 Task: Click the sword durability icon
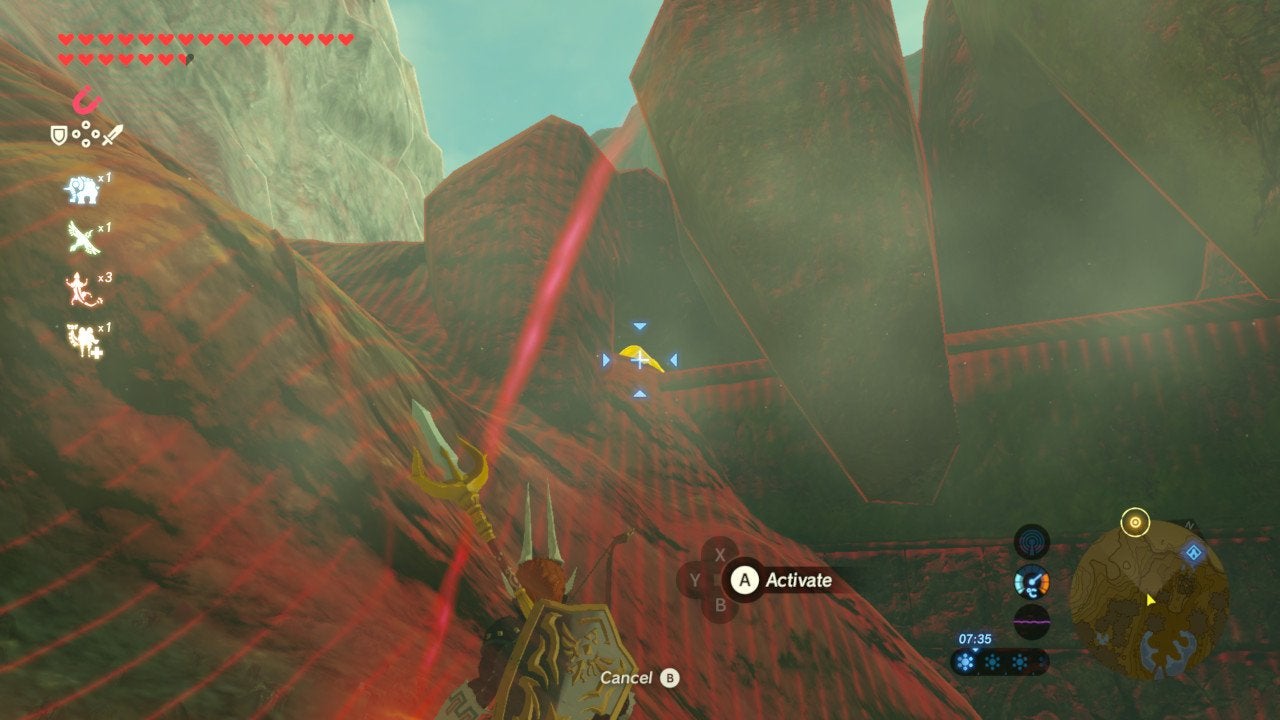111,135
